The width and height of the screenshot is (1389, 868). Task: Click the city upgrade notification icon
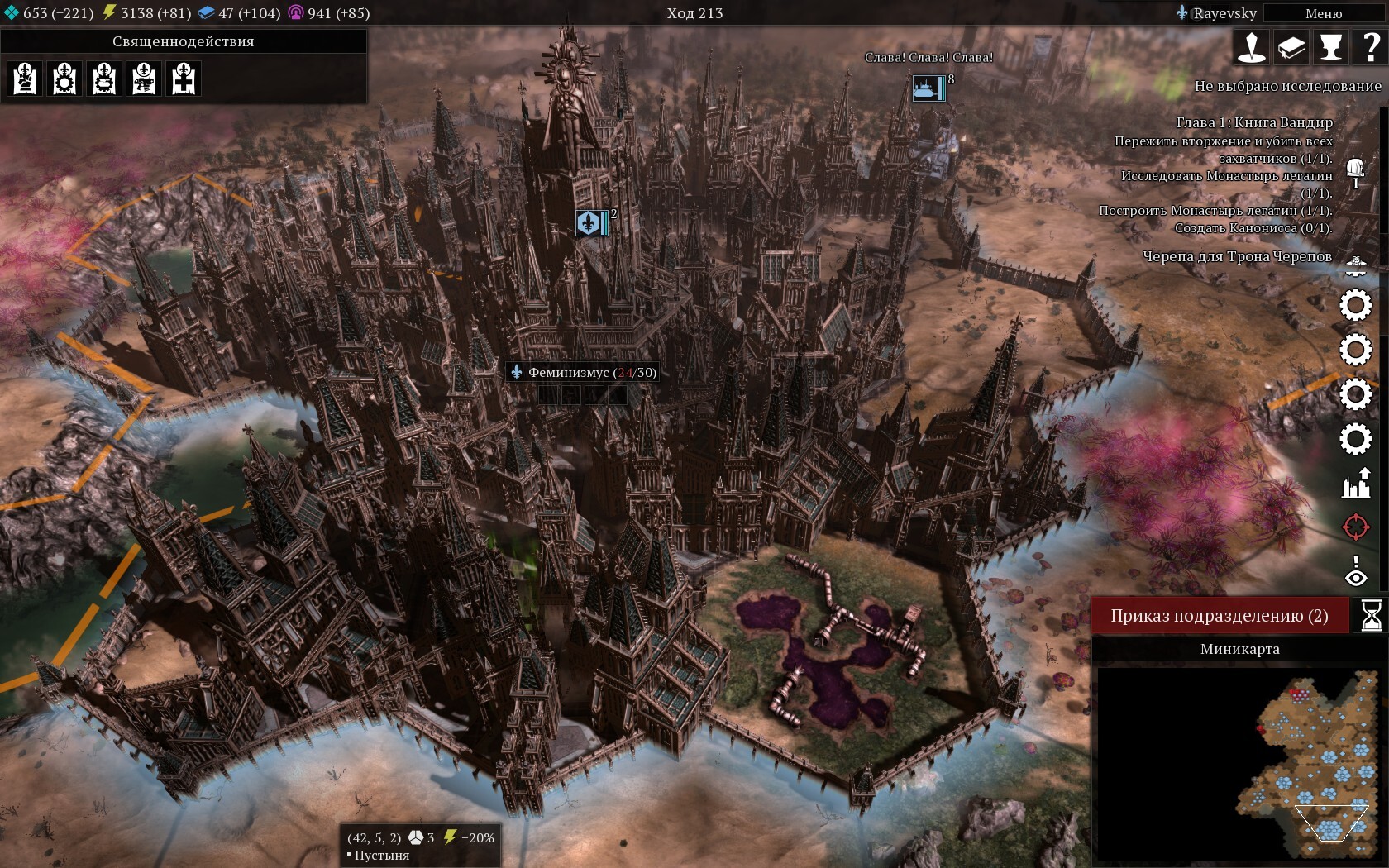pos(1355,483)
